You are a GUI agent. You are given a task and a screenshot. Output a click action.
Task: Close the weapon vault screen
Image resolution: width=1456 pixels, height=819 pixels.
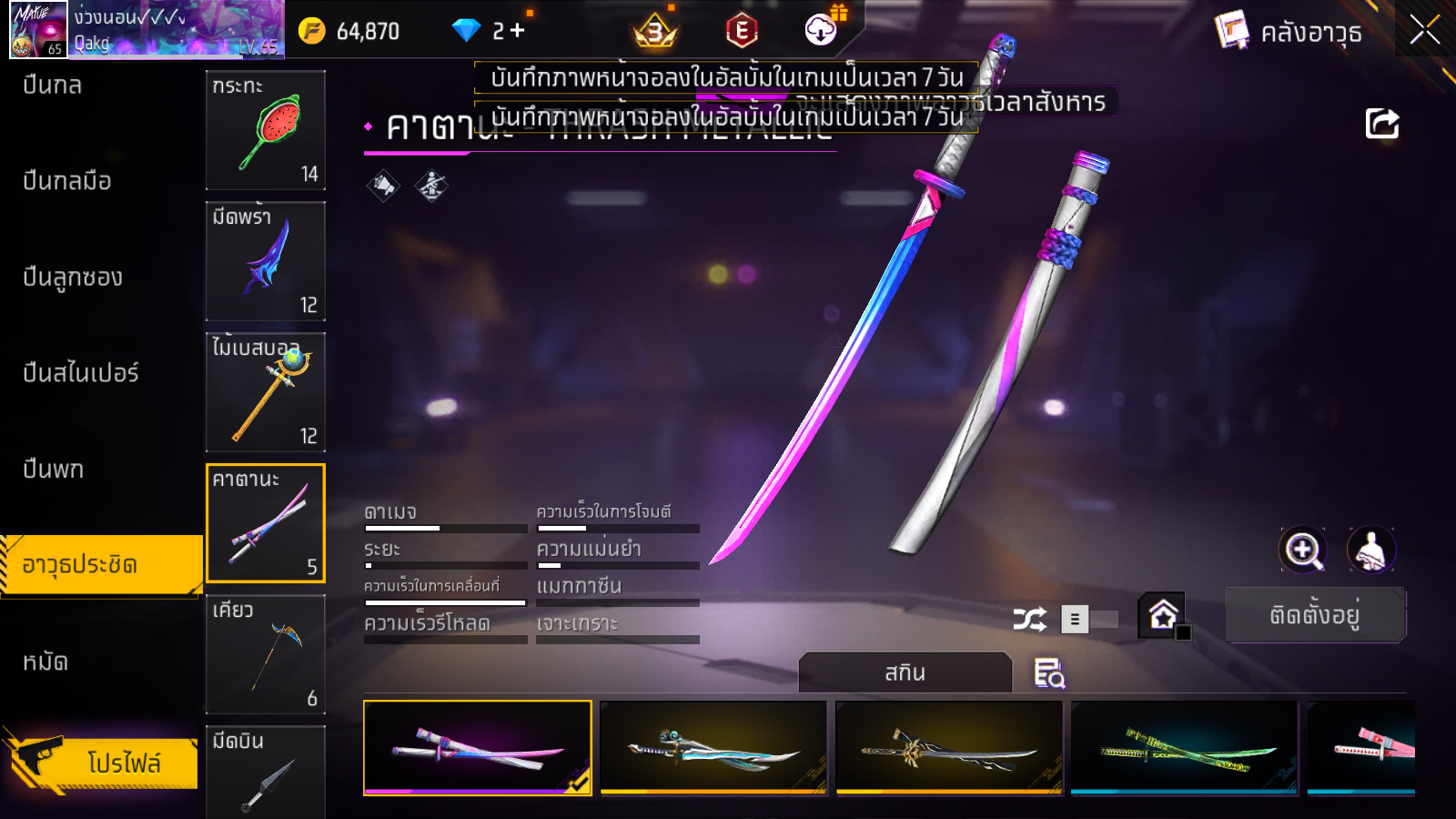[1424, 30]
